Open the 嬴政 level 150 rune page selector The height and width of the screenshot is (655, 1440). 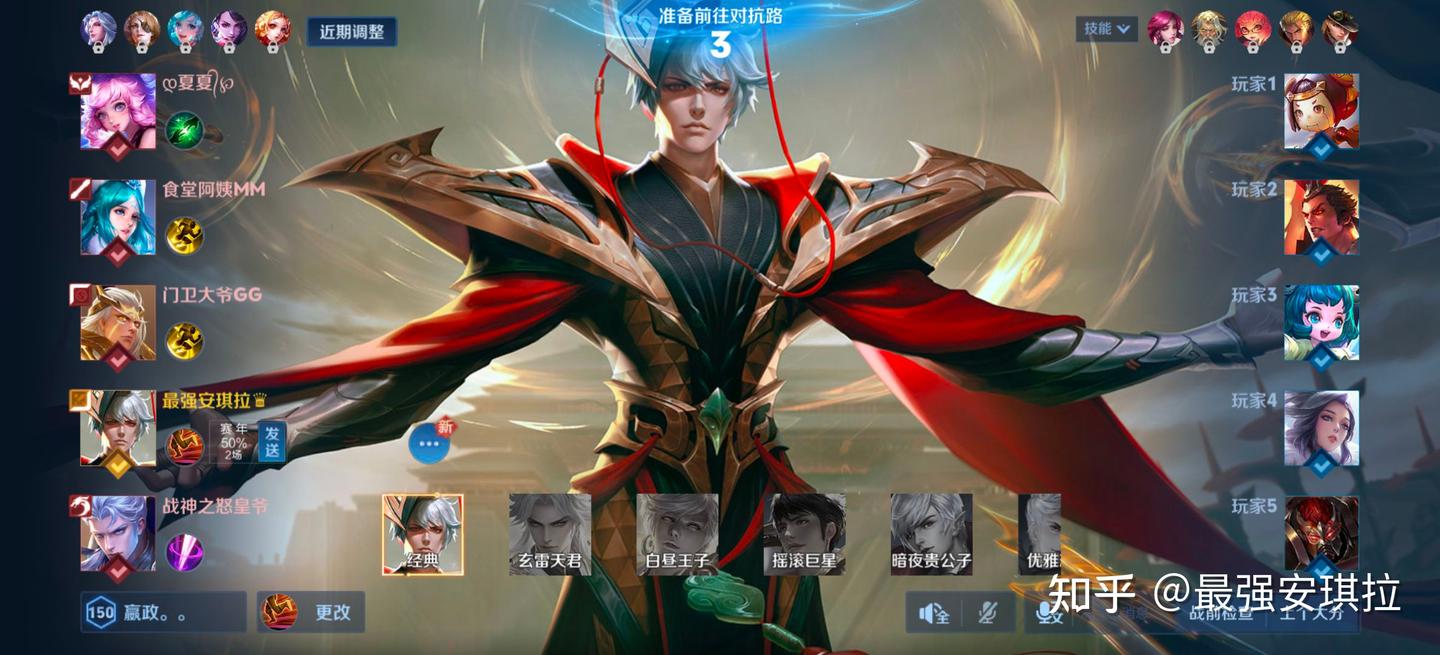point(163,612)
